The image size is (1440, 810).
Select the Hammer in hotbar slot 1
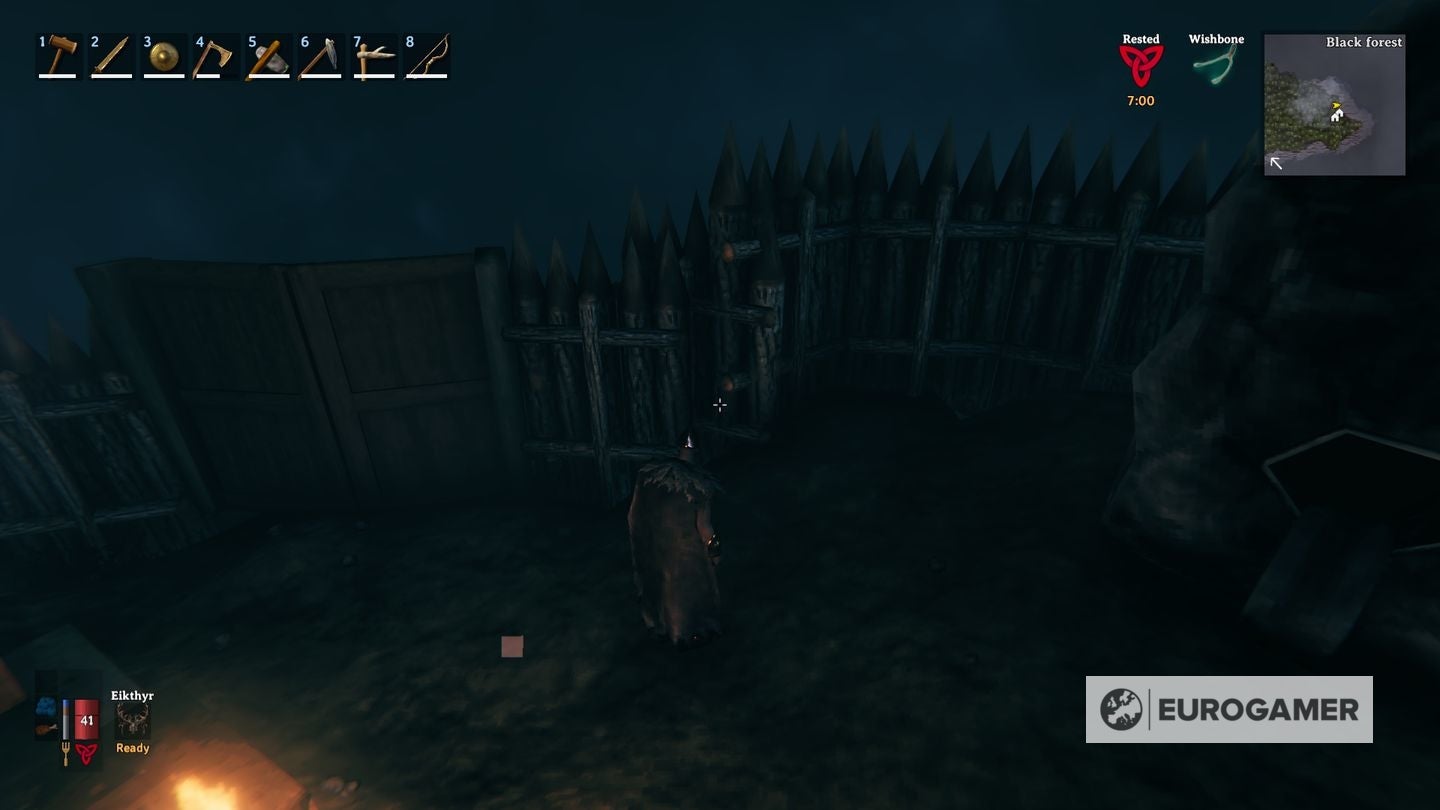pos(57,55)
